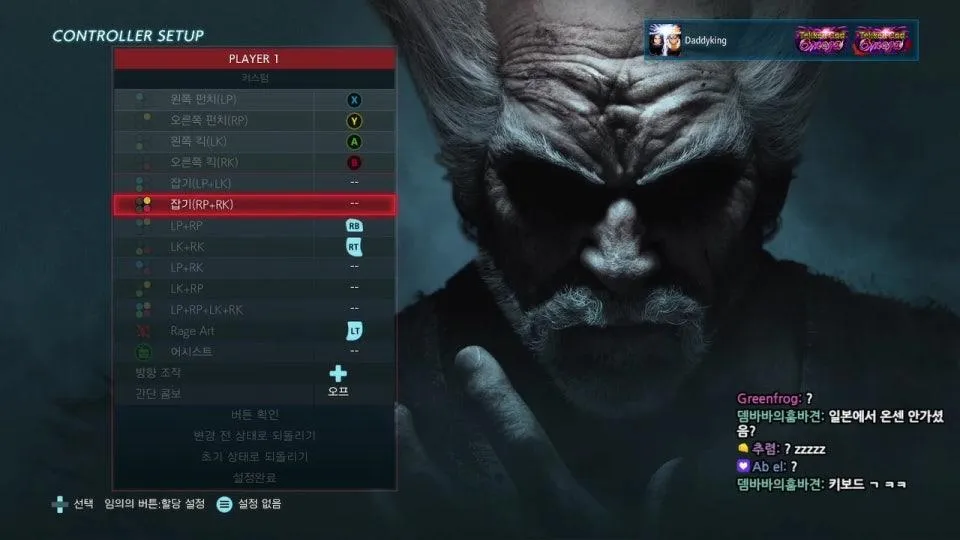Click 변경 전 상태로 되돌리기 to revert changes
Viewport: 960px width, 540px height.
(x=254, y=435)
